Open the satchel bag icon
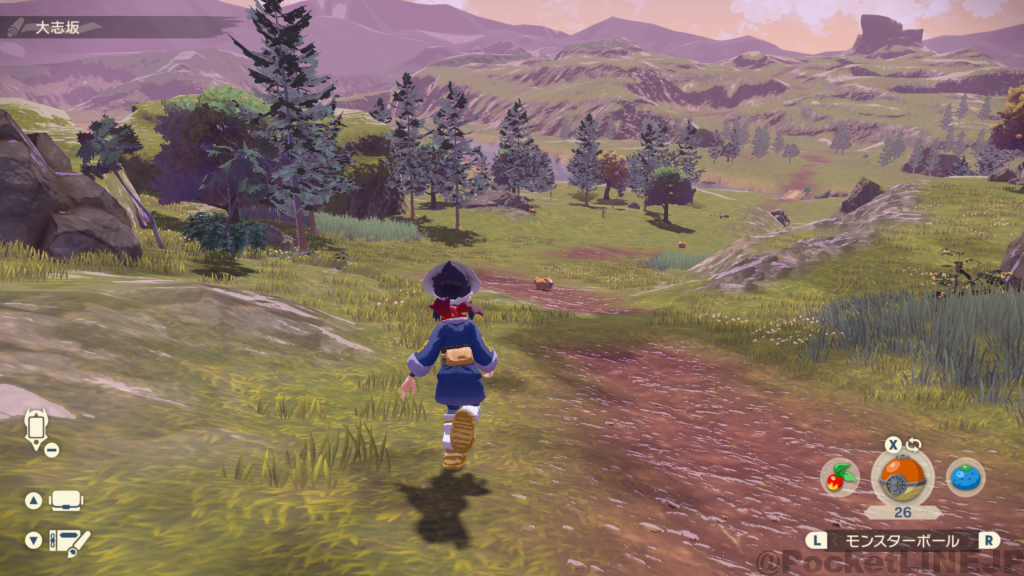The image size is (1024, 576). (66, 501)
